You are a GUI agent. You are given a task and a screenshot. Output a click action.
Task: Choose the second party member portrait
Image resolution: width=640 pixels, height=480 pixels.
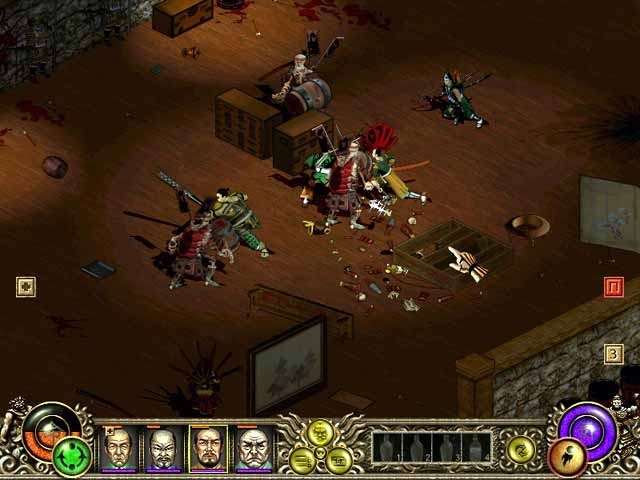coord(163,448)
